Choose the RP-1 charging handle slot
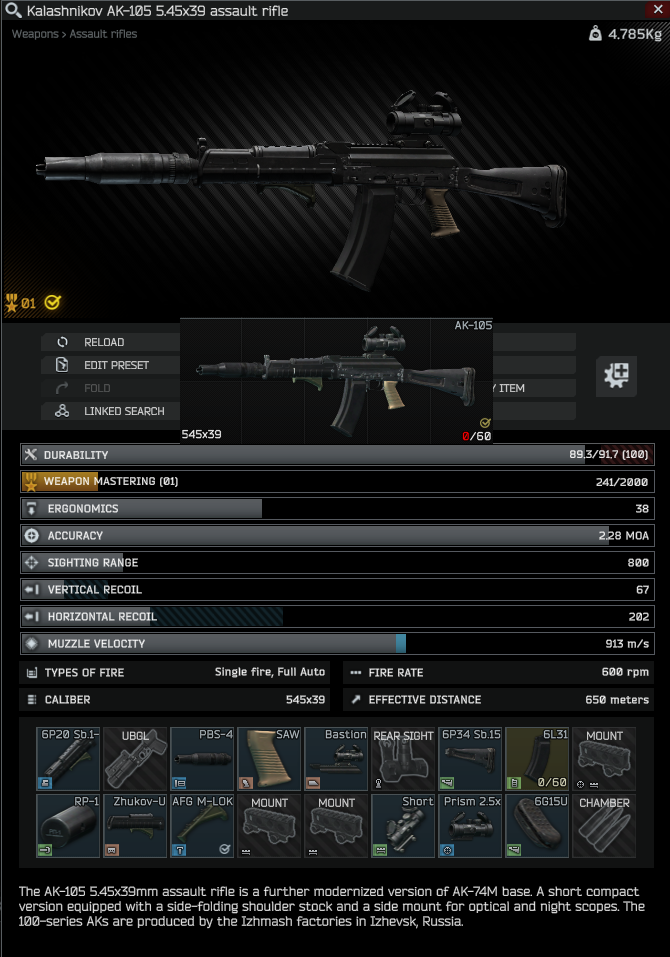 (69, 826)
